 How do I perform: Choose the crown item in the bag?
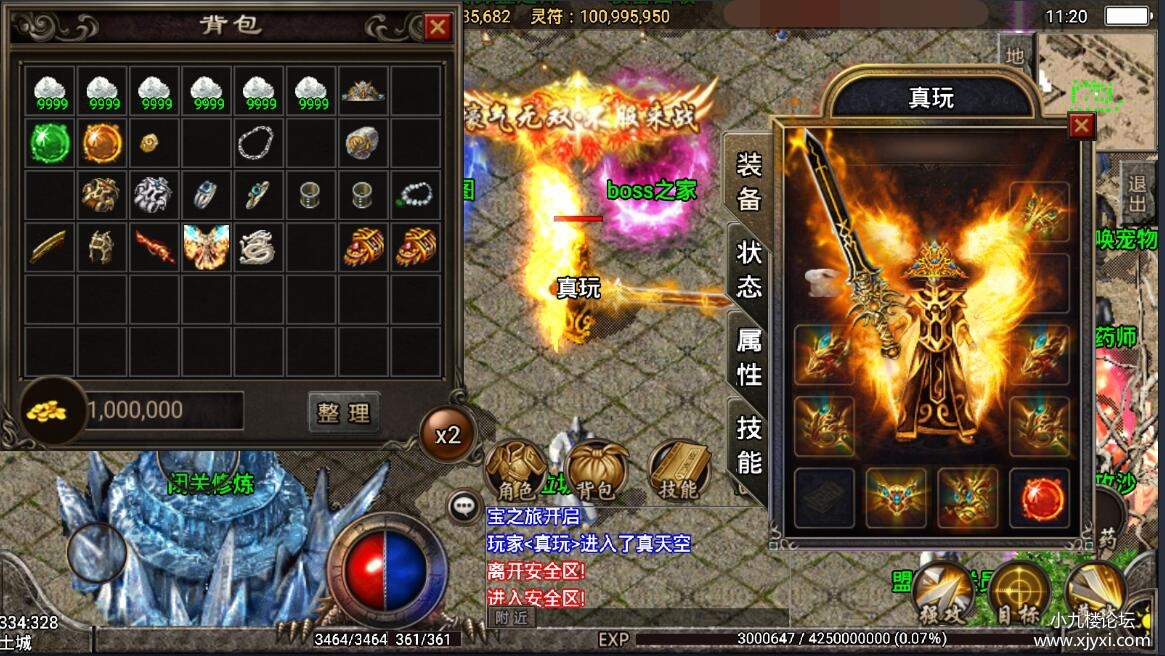click(x=362, y=91)
